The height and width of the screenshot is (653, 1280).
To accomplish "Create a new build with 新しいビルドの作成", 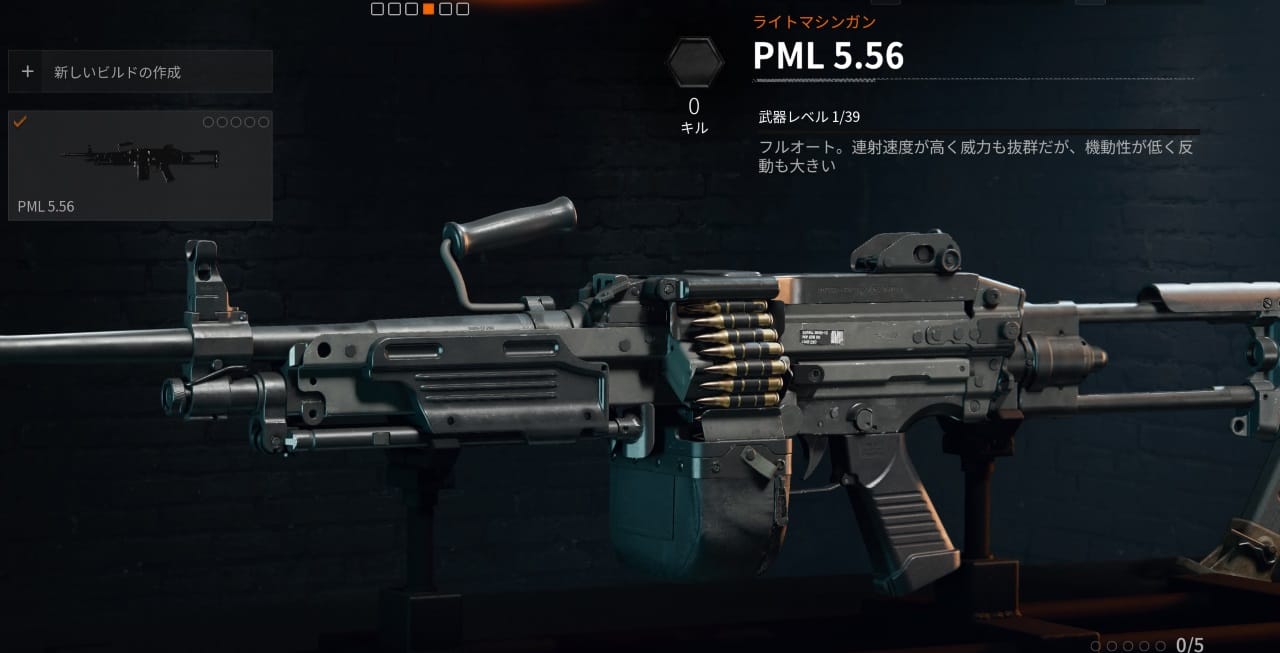I will click(x=140, y=72).
